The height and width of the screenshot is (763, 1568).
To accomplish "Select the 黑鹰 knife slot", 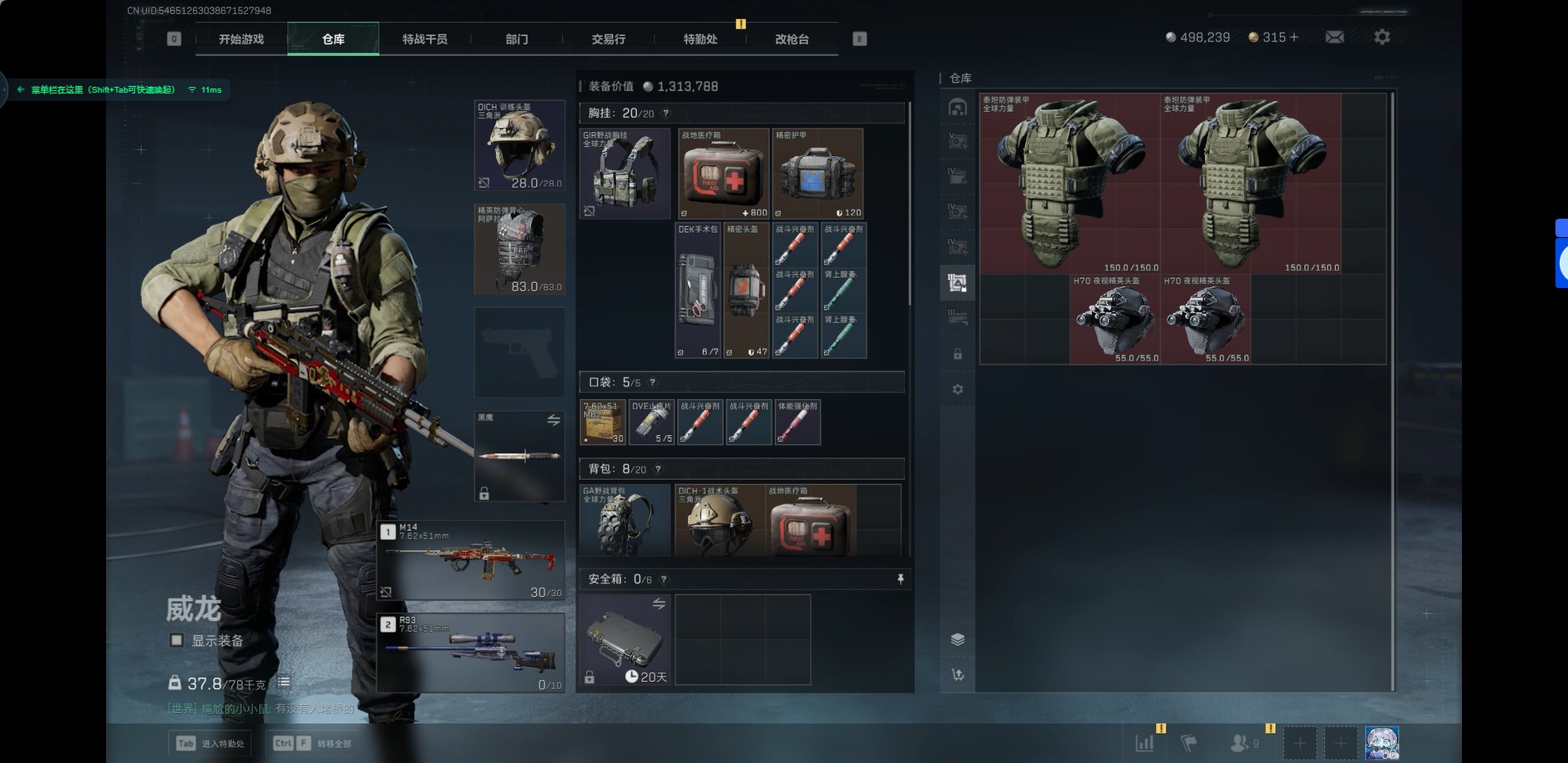I will 519,456.
